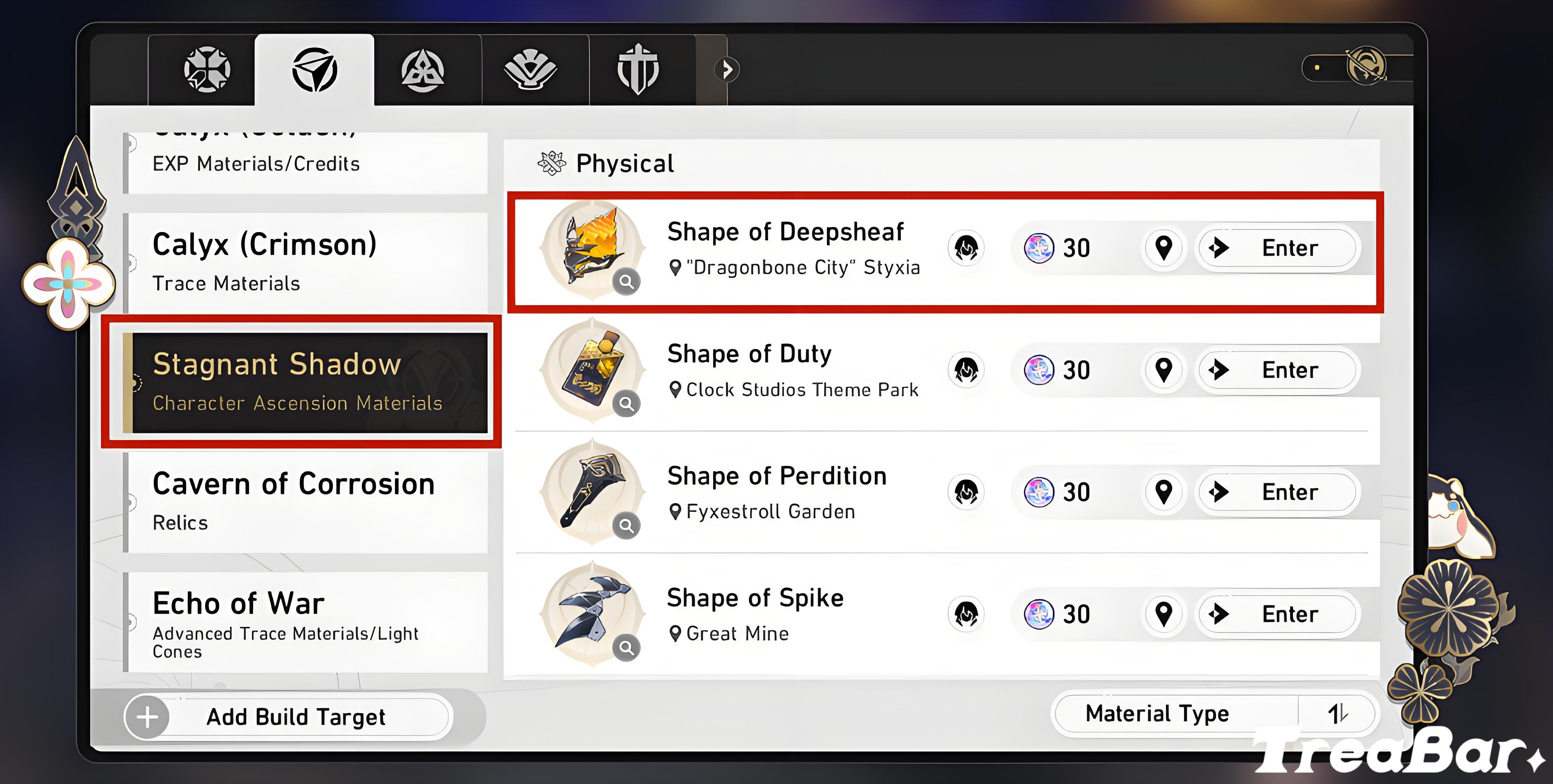
Task: Click the weakness icon next to Shape of Perdition
Action: (x=965, y=492)
